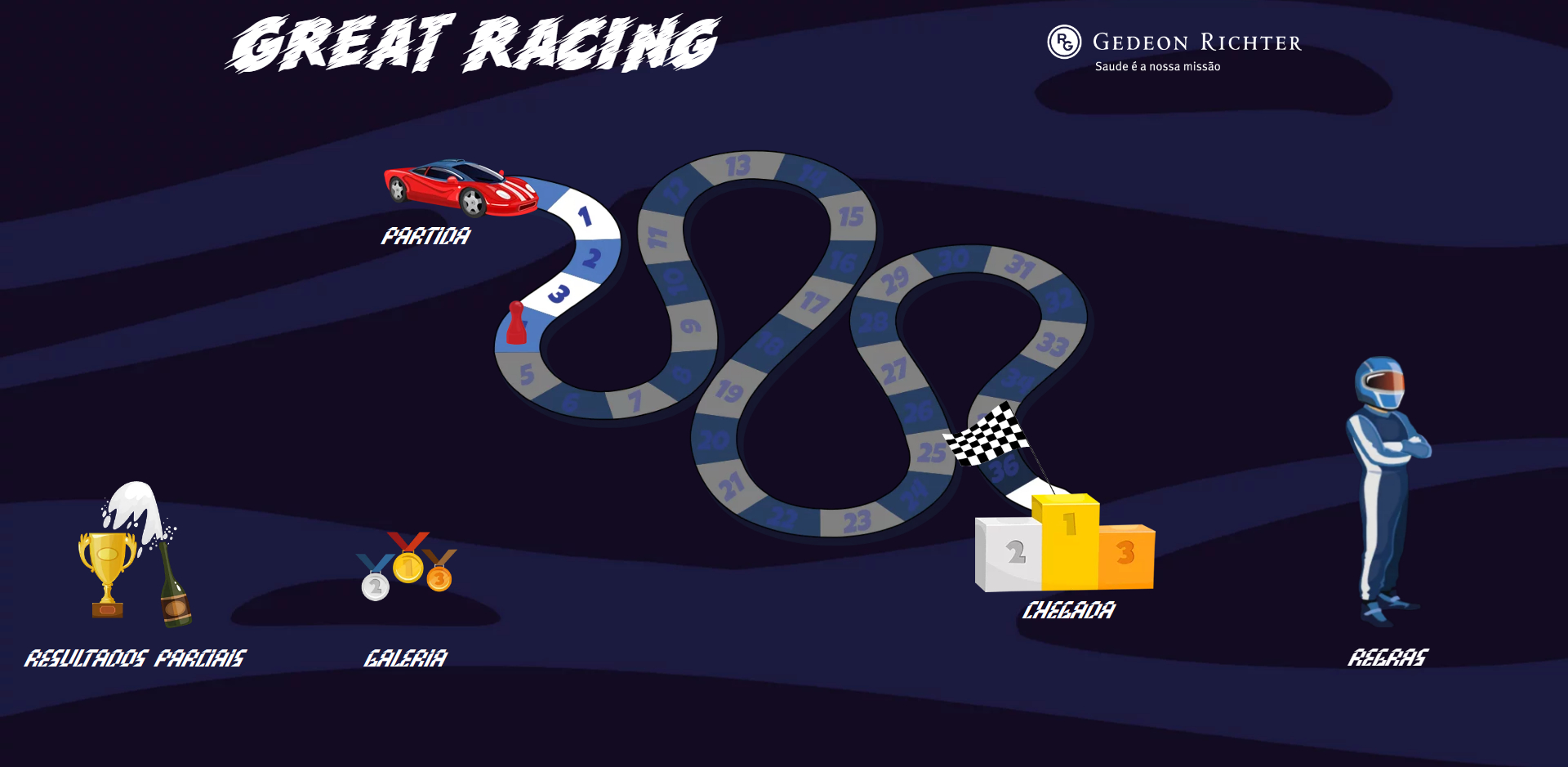
Task: Click the Great Racing title
Action: pyautogui.click(x=473, y=44)
